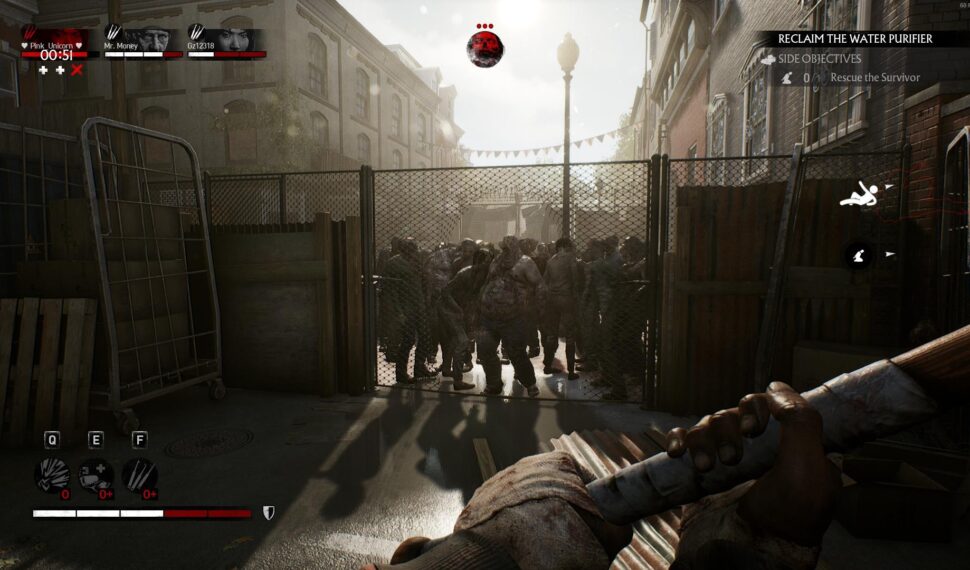This screenshot has width=970, height=570.
Task: Activate the explosive burst ability icon
Action: coord(52,476)
